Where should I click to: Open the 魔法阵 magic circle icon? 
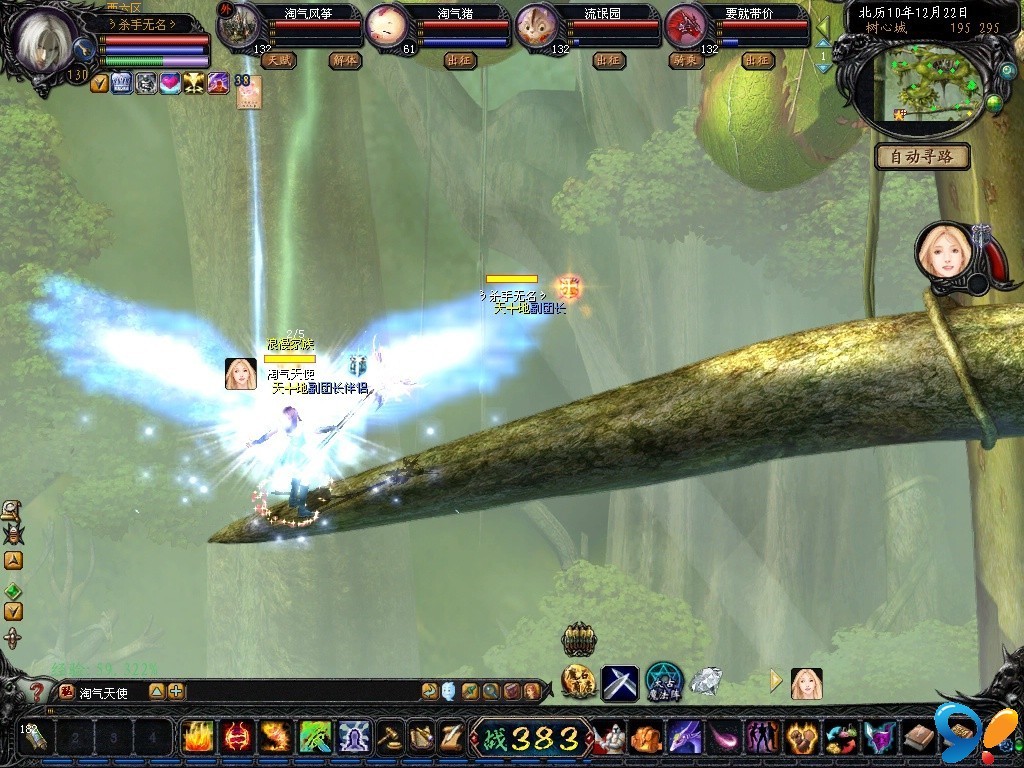tap(663, 682)
